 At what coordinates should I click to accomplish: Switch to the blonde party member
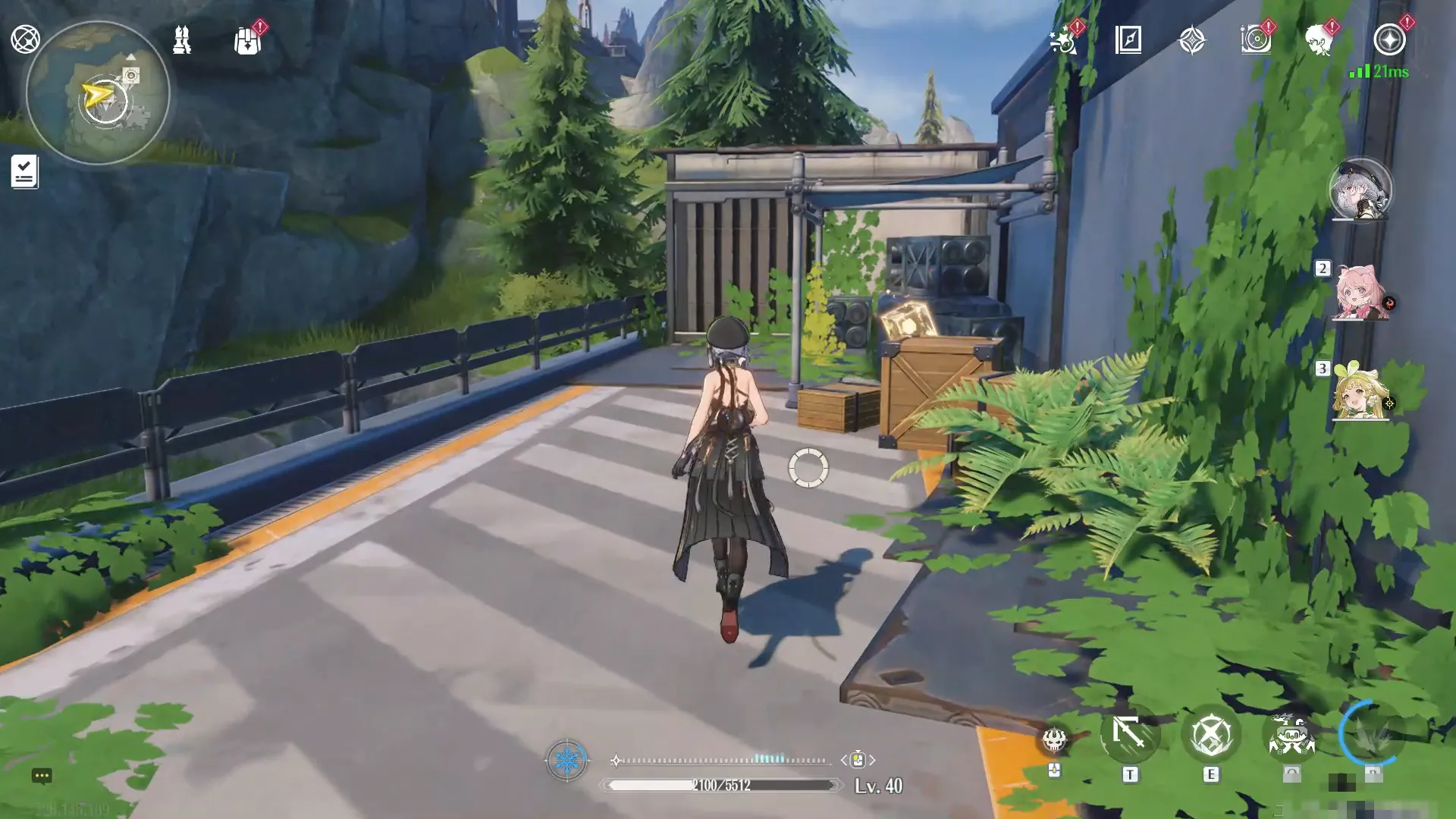pyautogui.click(x=1360, y=394)
